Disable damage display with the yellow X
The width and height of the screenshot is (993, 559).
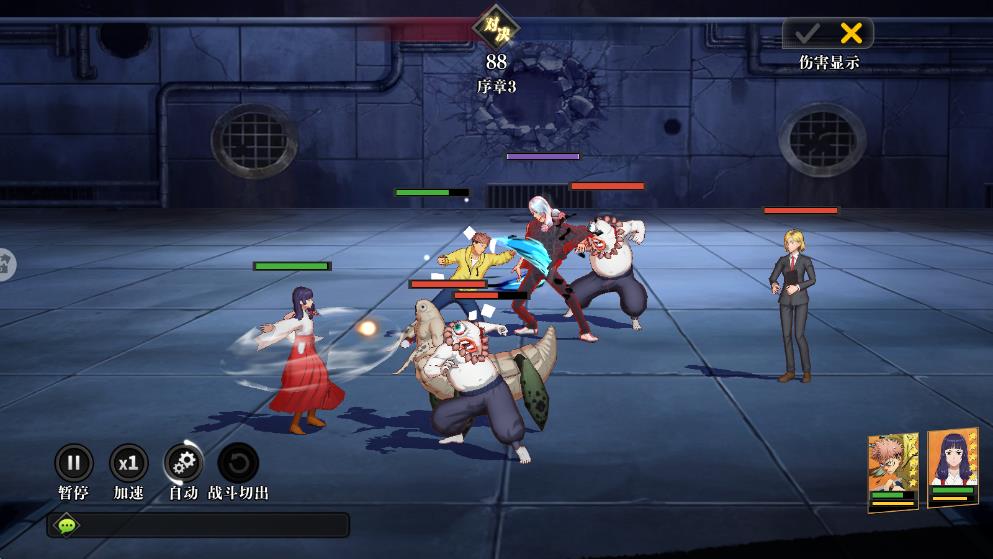[x=851, y=33]
